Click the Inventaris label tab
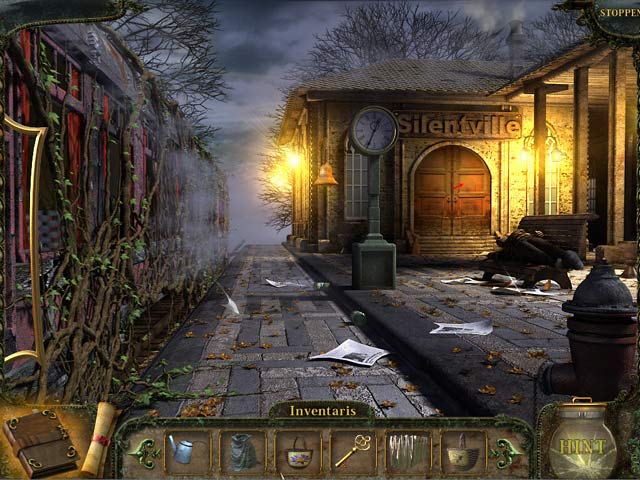This screenshot has width=640, height=480. point(318,410)
